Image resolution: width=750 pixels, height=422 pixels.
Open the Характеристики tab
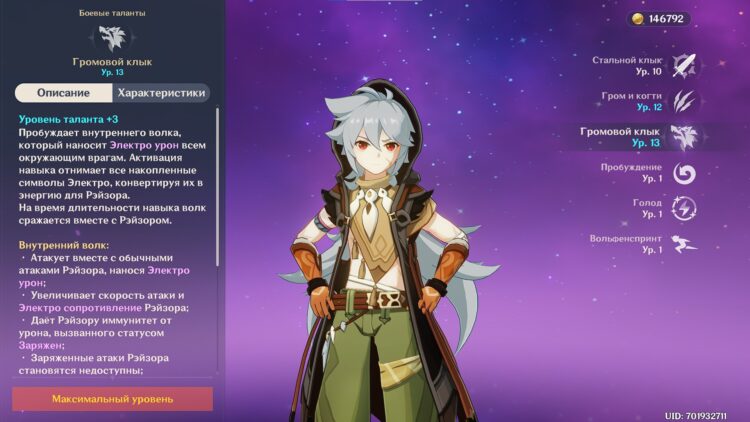click(162, 93)
